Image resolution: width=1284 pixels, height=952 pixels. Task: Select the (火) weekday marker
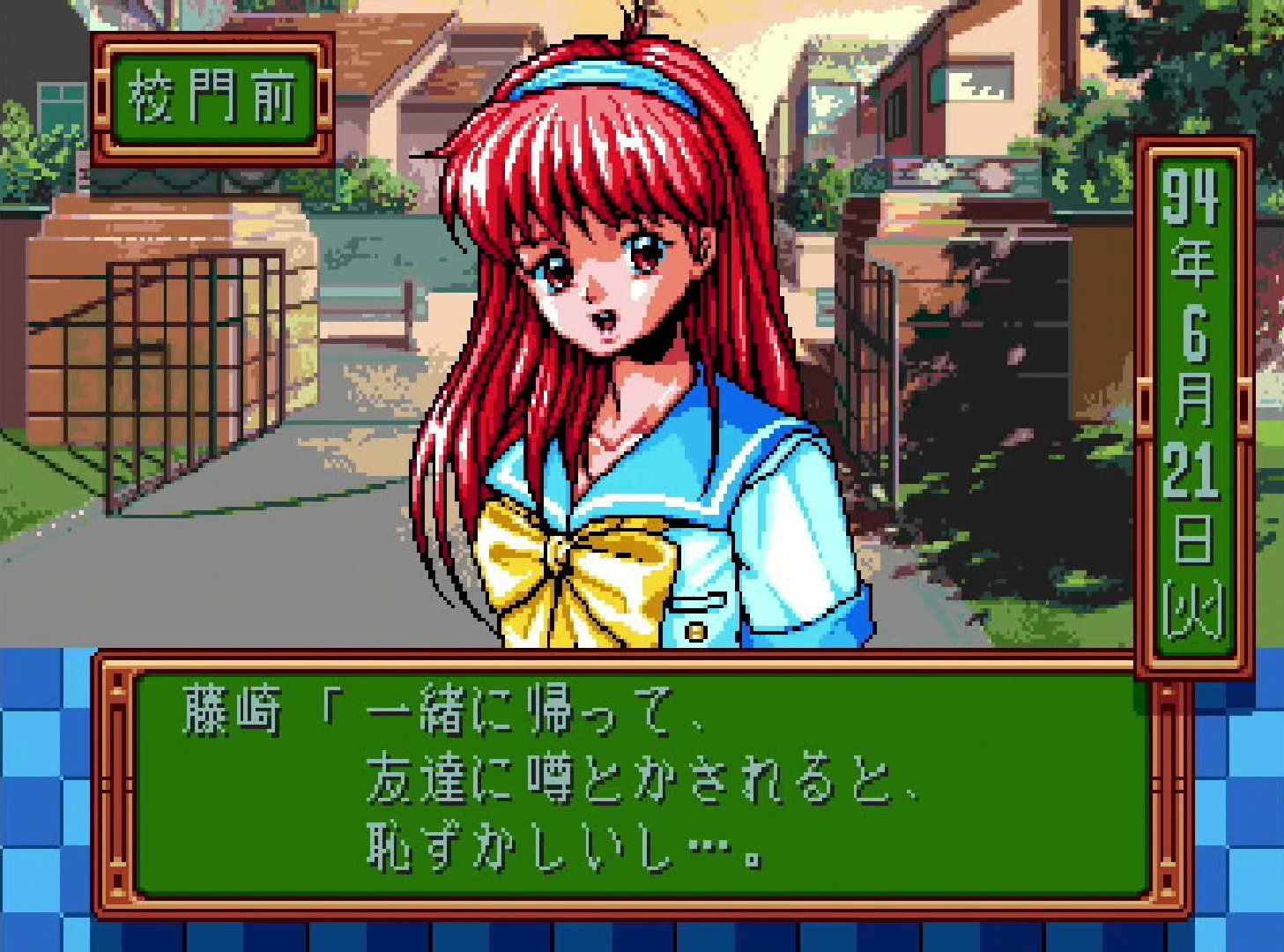tap(1194, 608)
